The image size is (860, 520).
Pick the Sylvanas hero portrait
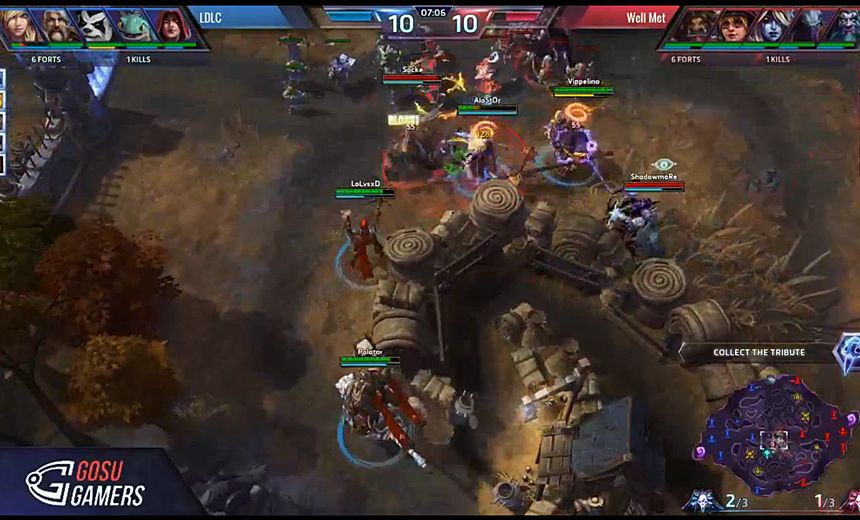(x=770, y=27)
